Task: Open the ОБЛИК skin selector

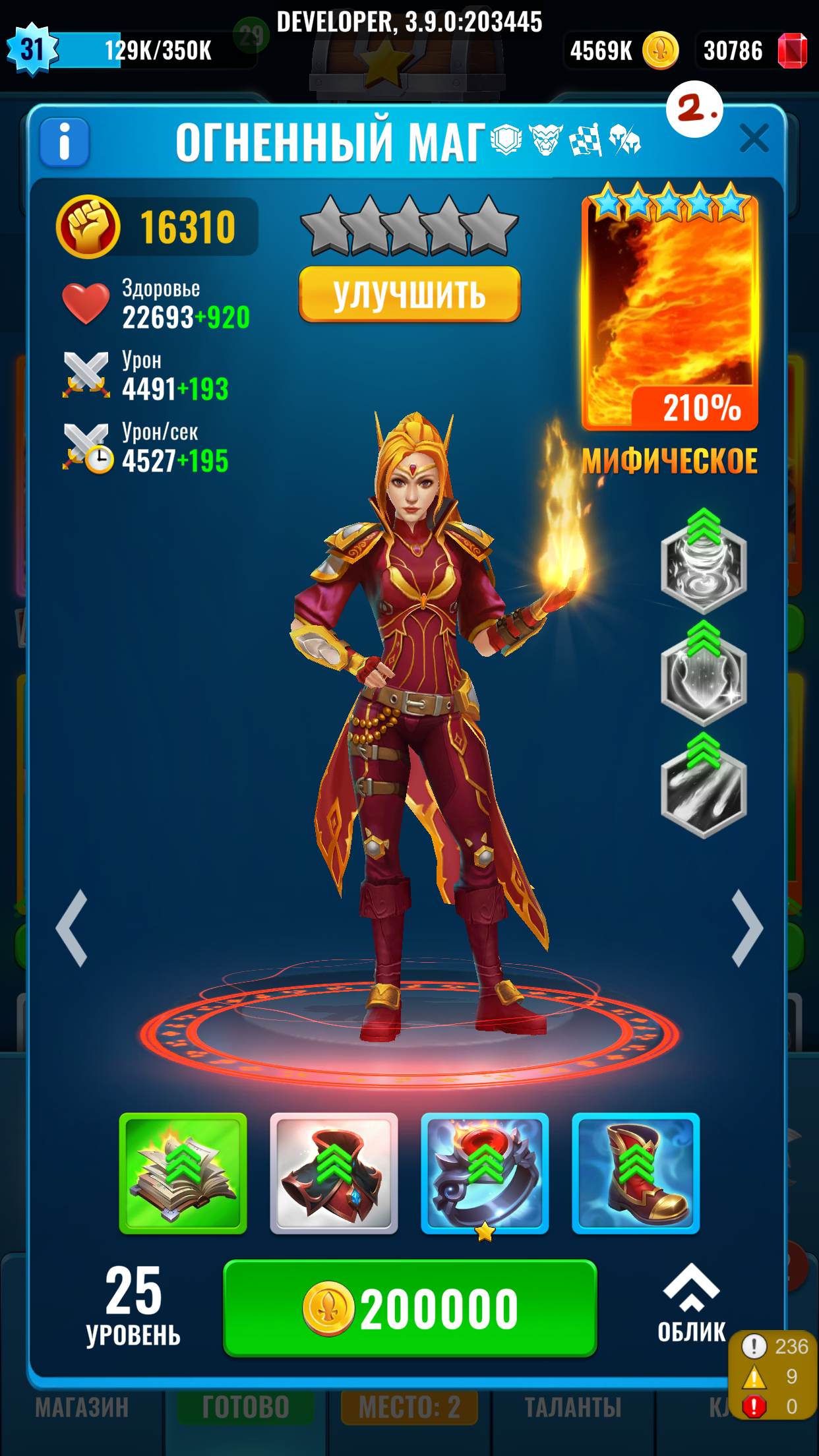Action: point(691,1303)
